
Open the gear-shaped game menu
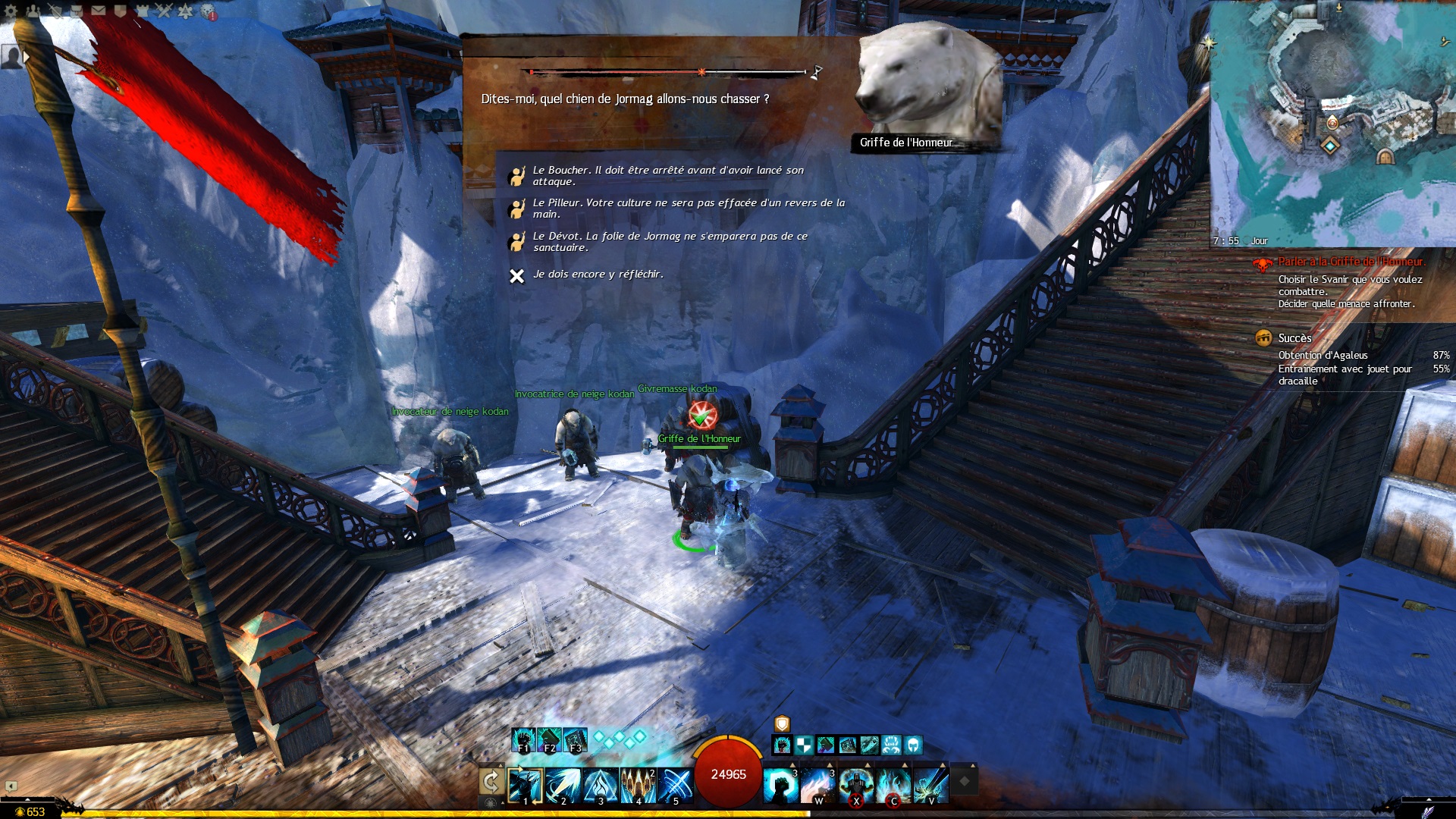point(11,11)
